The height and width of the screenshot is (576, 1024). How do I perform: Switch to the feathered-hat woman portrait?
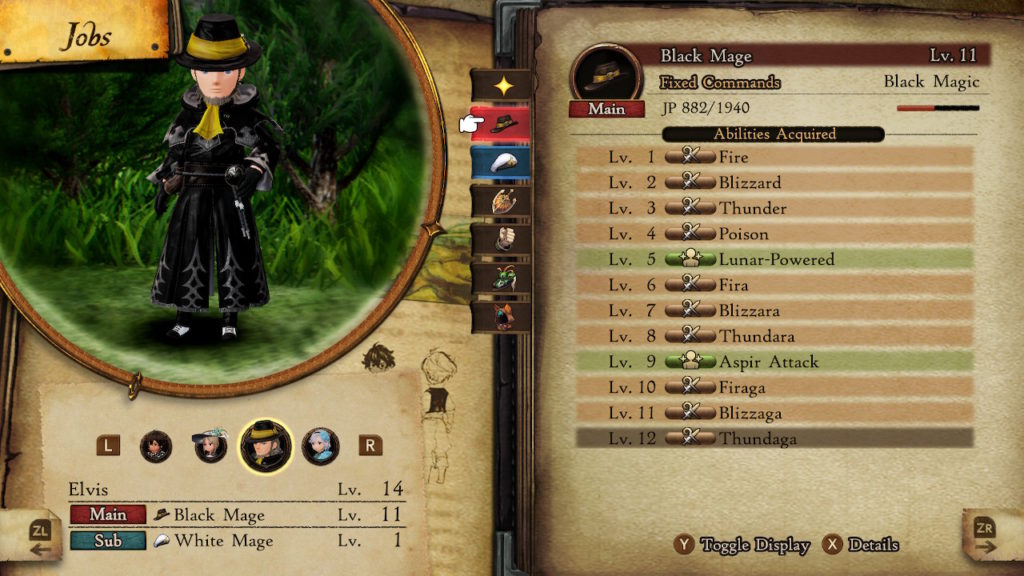[x=211, y=445]
